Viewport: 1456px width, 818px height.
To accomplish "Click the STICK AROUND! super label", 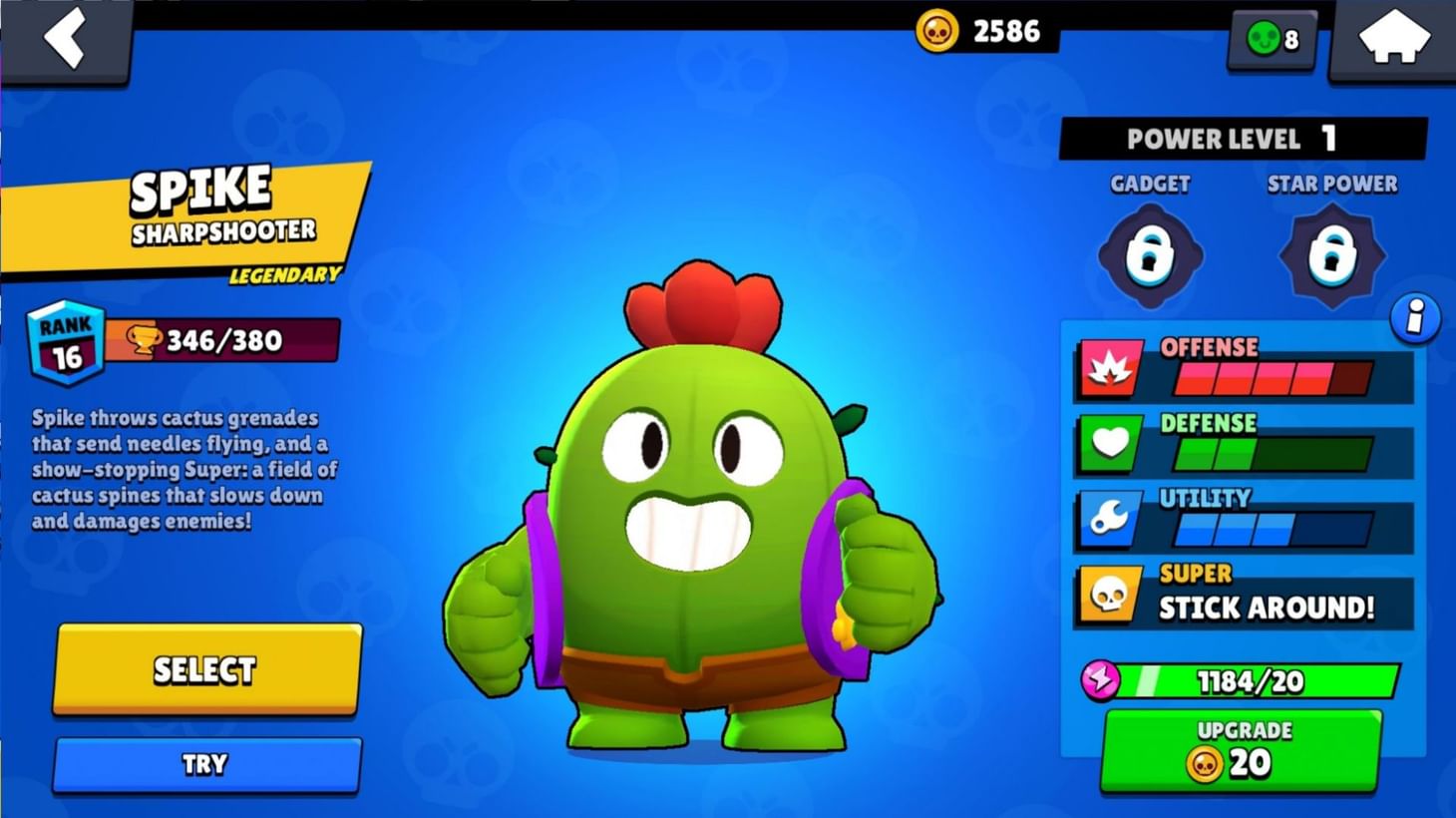I will [1267, 608].
